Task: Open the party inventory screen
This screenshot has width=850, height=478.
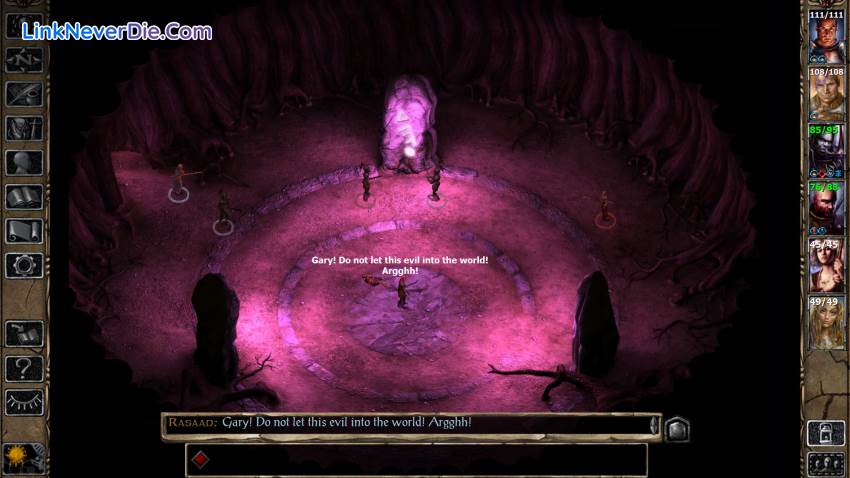Action: (x=24, y=128)
